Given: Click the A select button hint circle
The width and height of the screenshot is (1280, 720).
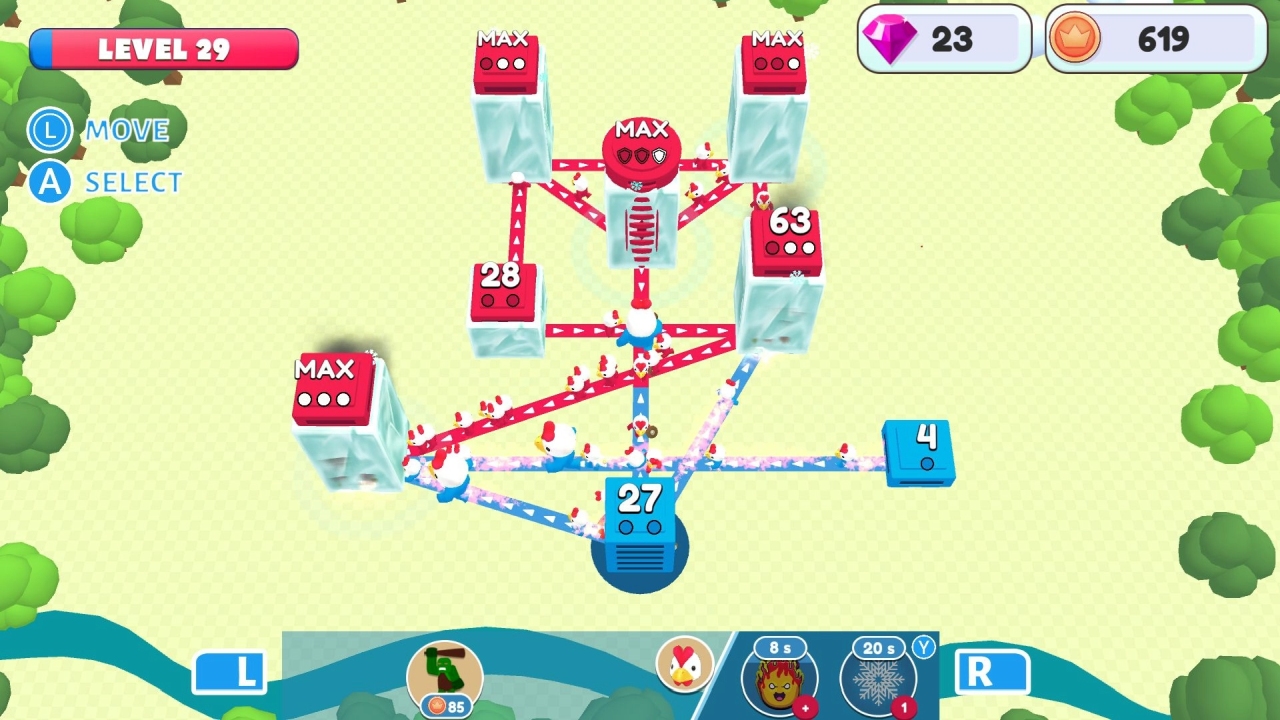Looking at the screenshot, I should 49,182.
